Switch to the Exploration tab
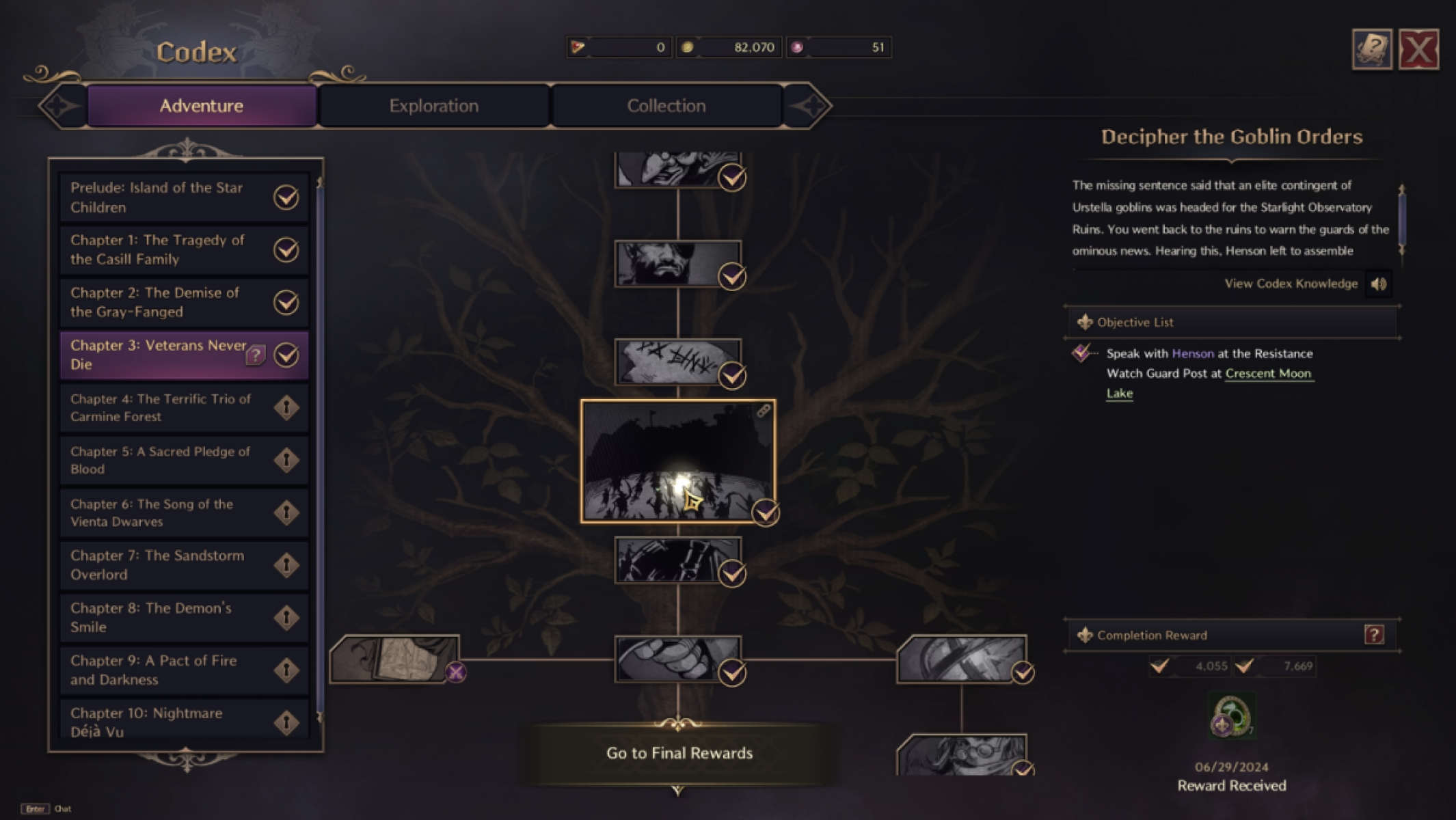This screenshot has width=1456, height=820. 433,105
